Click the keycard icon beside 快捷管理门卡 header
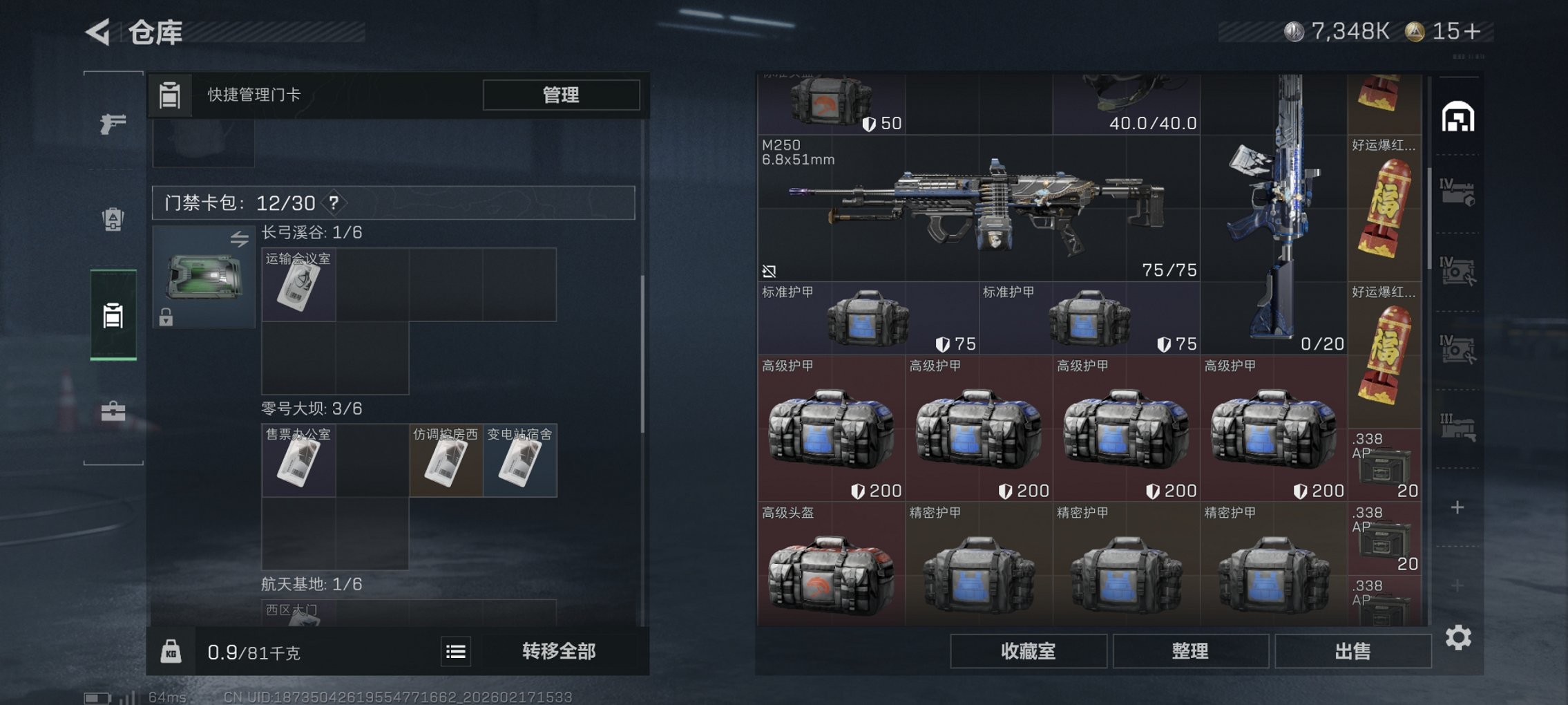 pos(170,95)
